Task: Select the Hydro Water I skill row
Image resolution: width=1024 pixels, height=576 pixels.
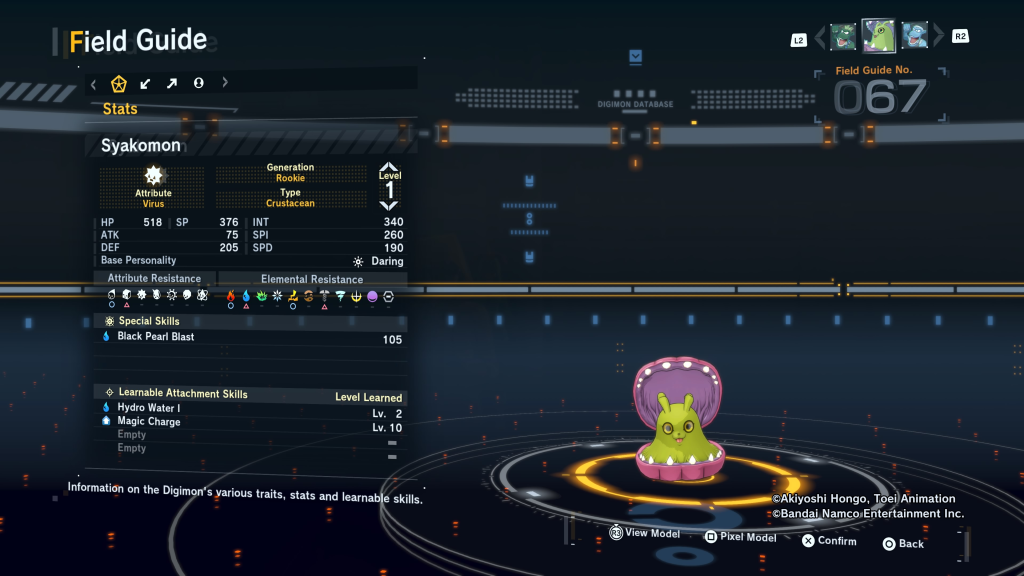Action: pos(149,408)
